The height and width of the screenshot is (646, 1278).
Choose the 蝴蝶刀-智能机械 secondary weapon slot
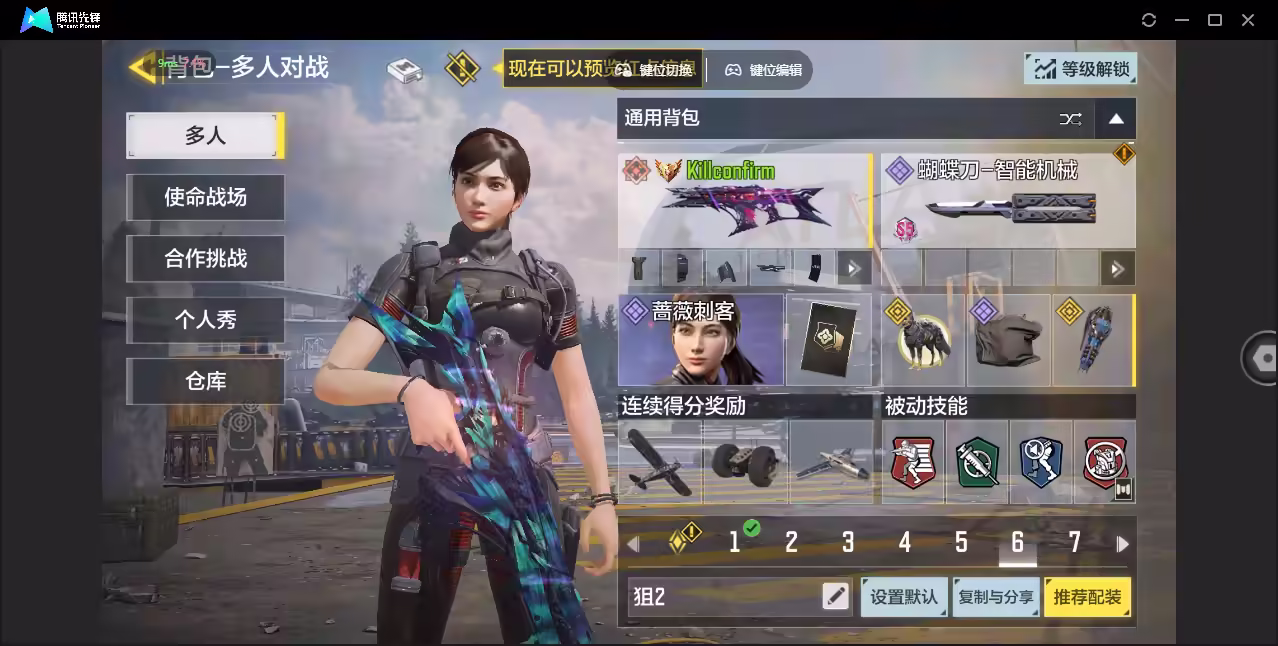pyautogui.click(x=1007, y=201)
